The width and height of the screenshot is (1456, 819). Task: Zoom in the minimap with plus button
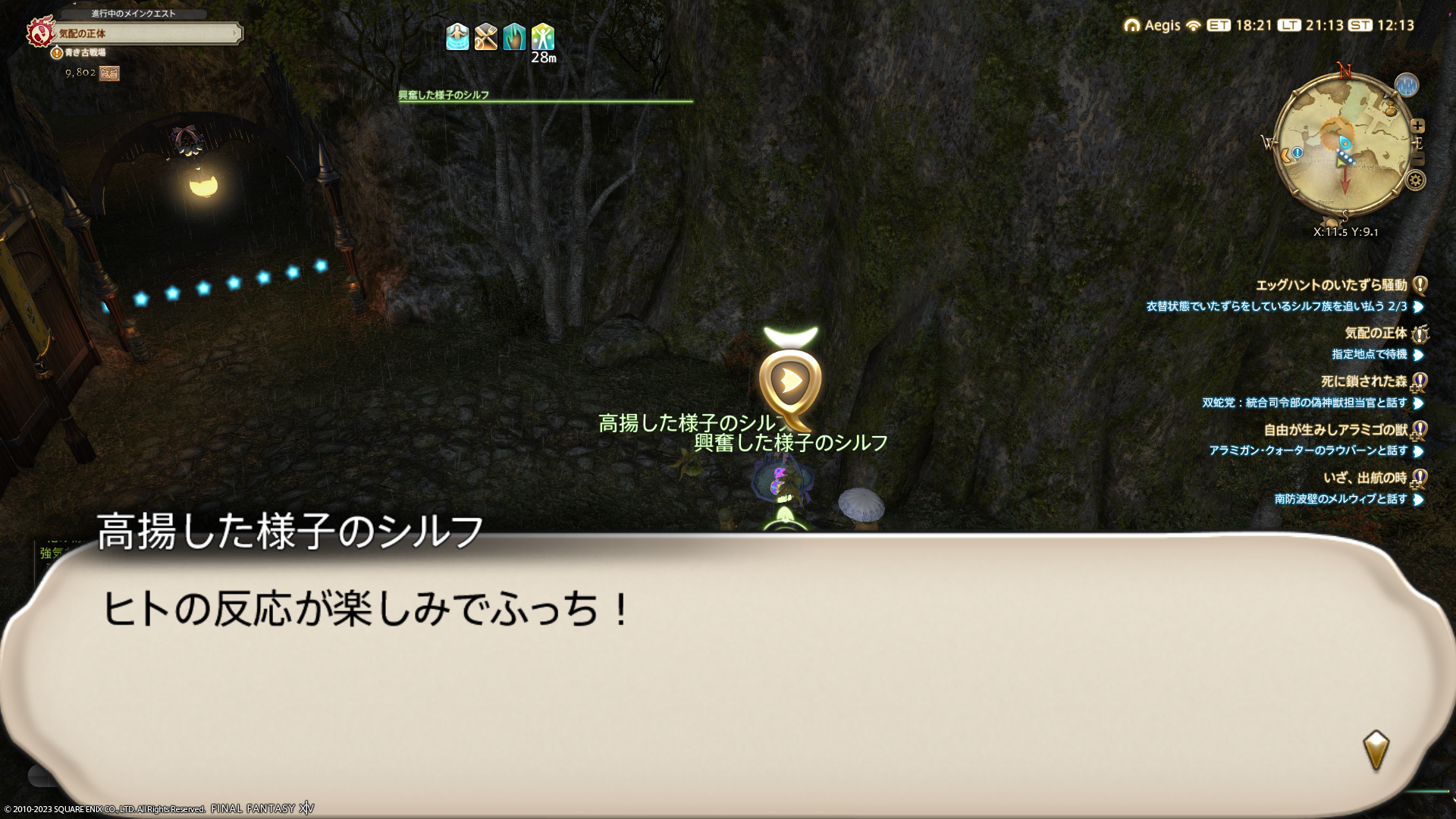coord(1417,126)
